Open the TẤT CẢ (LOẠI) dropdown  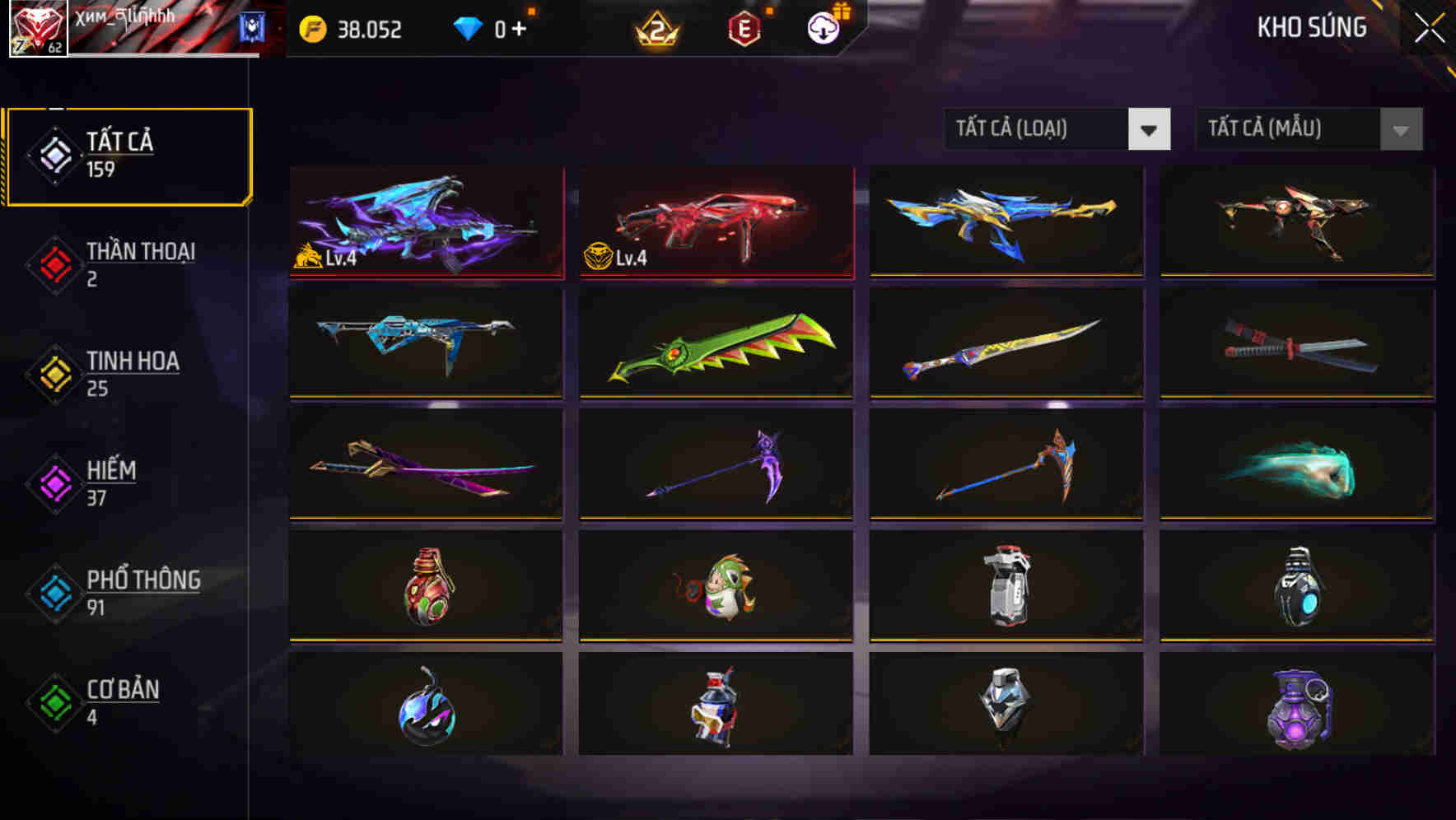coord(1036,129)
